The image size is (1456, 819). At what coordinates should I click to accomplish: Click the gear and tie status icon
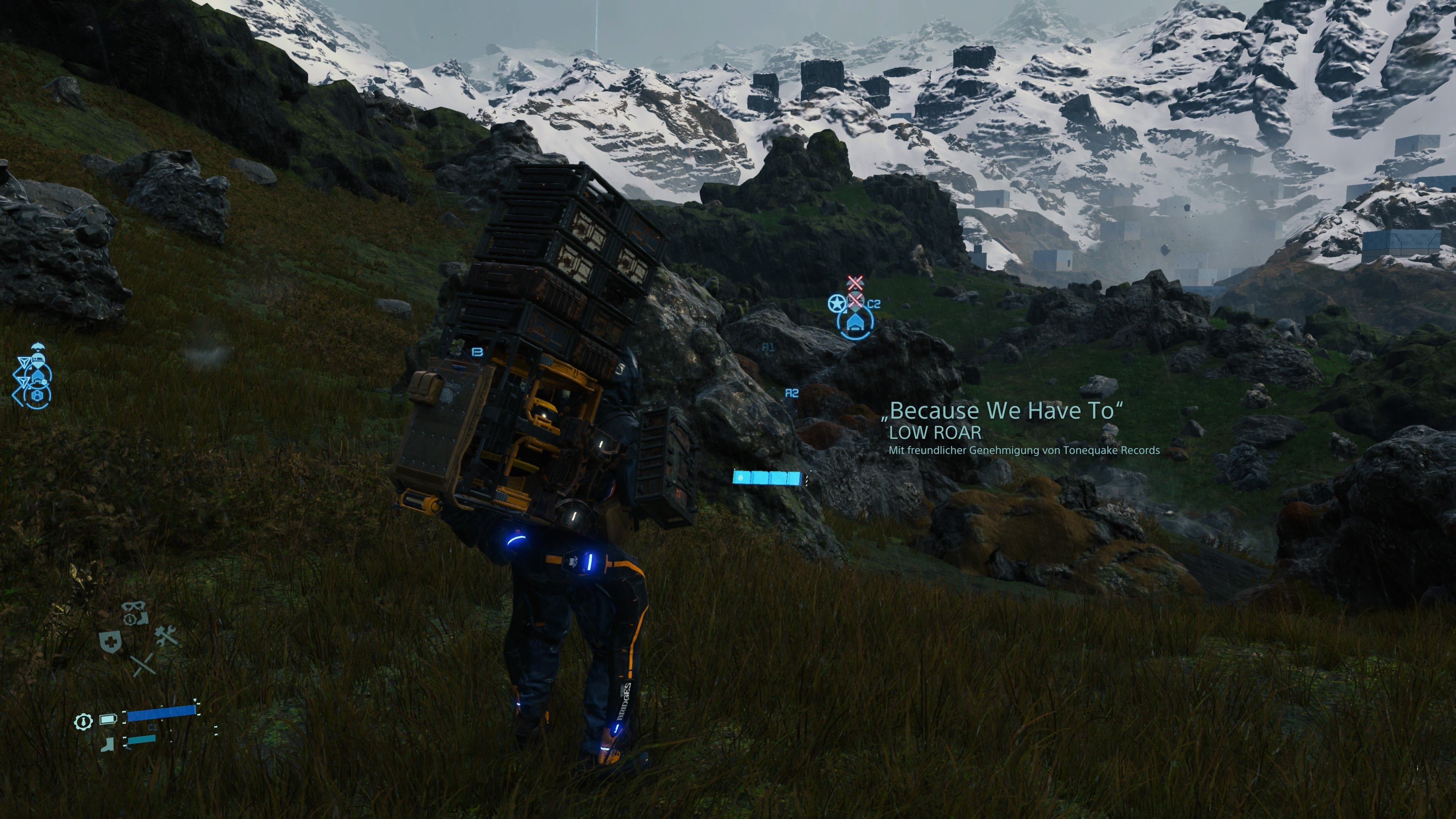pos(83,722)
